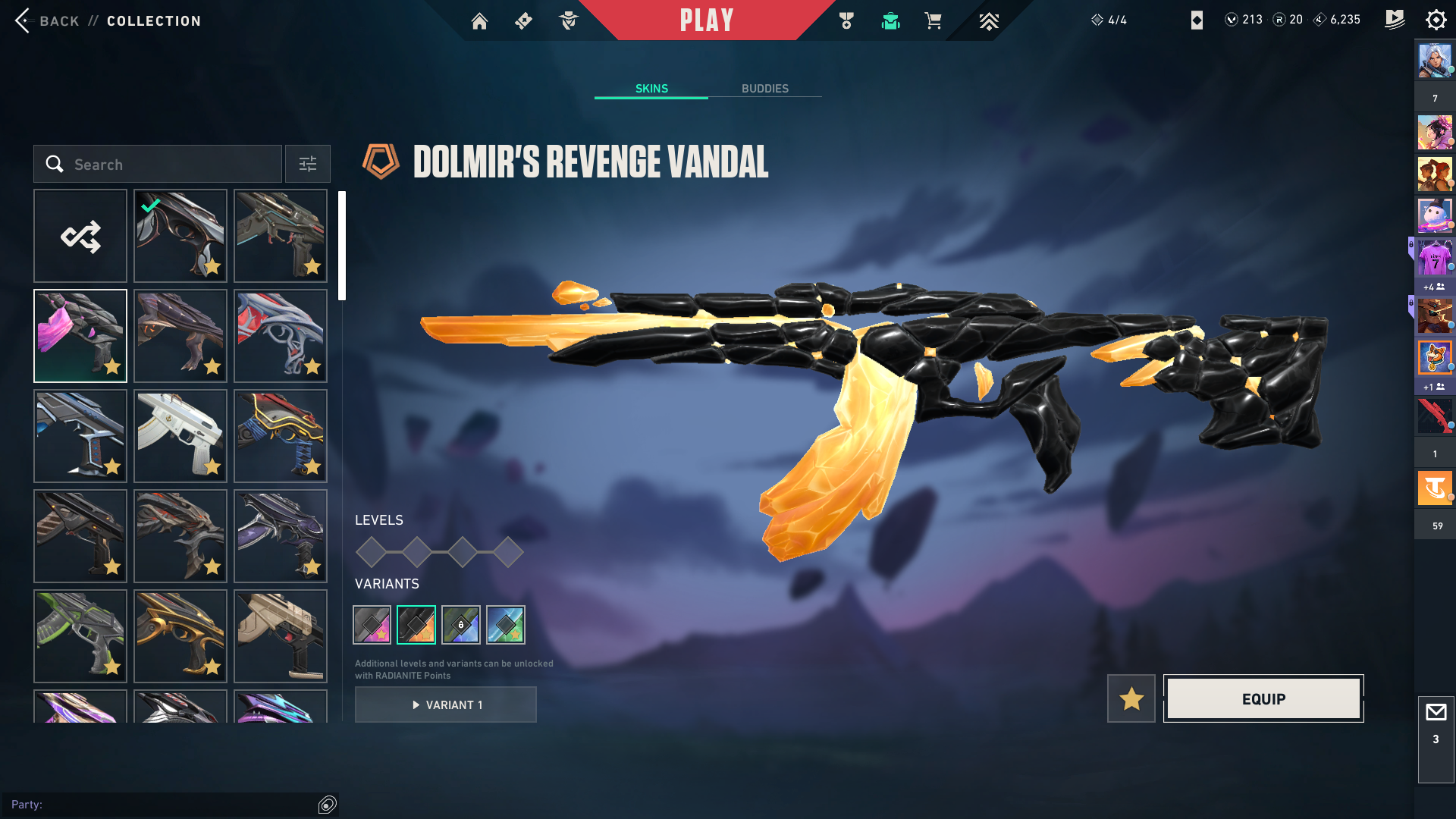Click the red PLAY button

click(707, 20)
